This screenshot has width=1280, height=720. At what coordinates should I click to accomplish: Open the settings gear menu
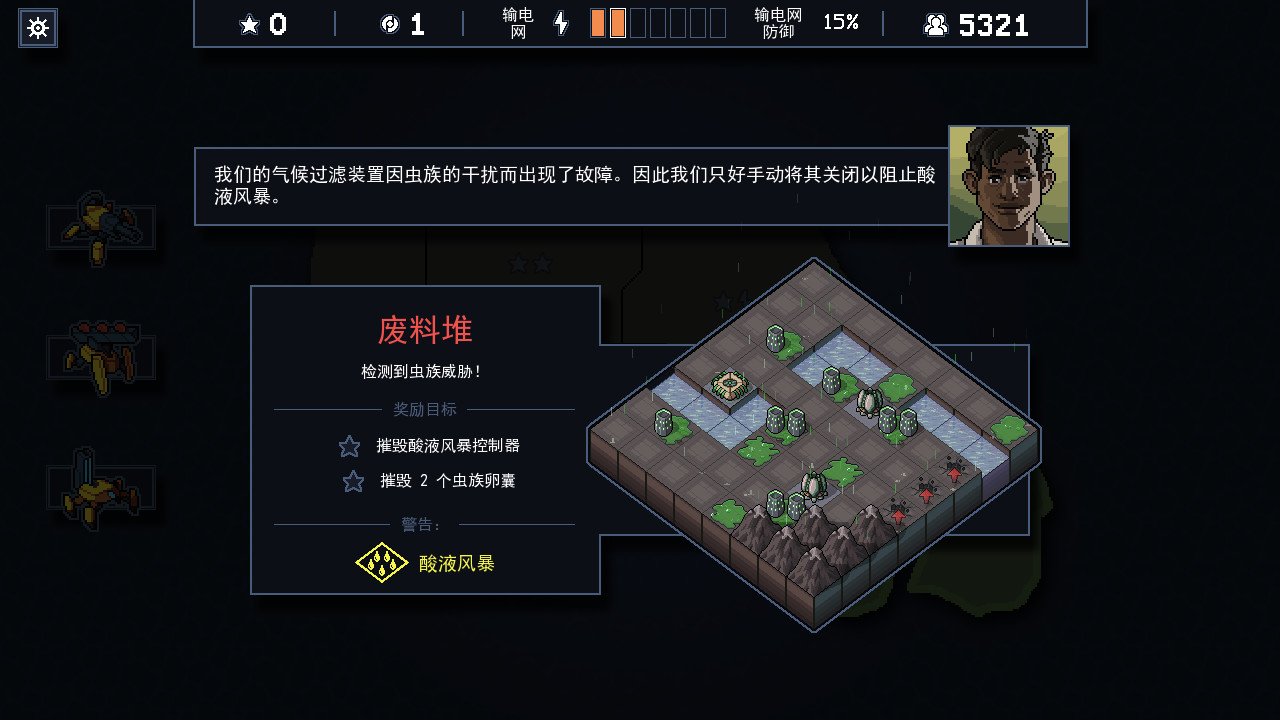pos(37,28)
